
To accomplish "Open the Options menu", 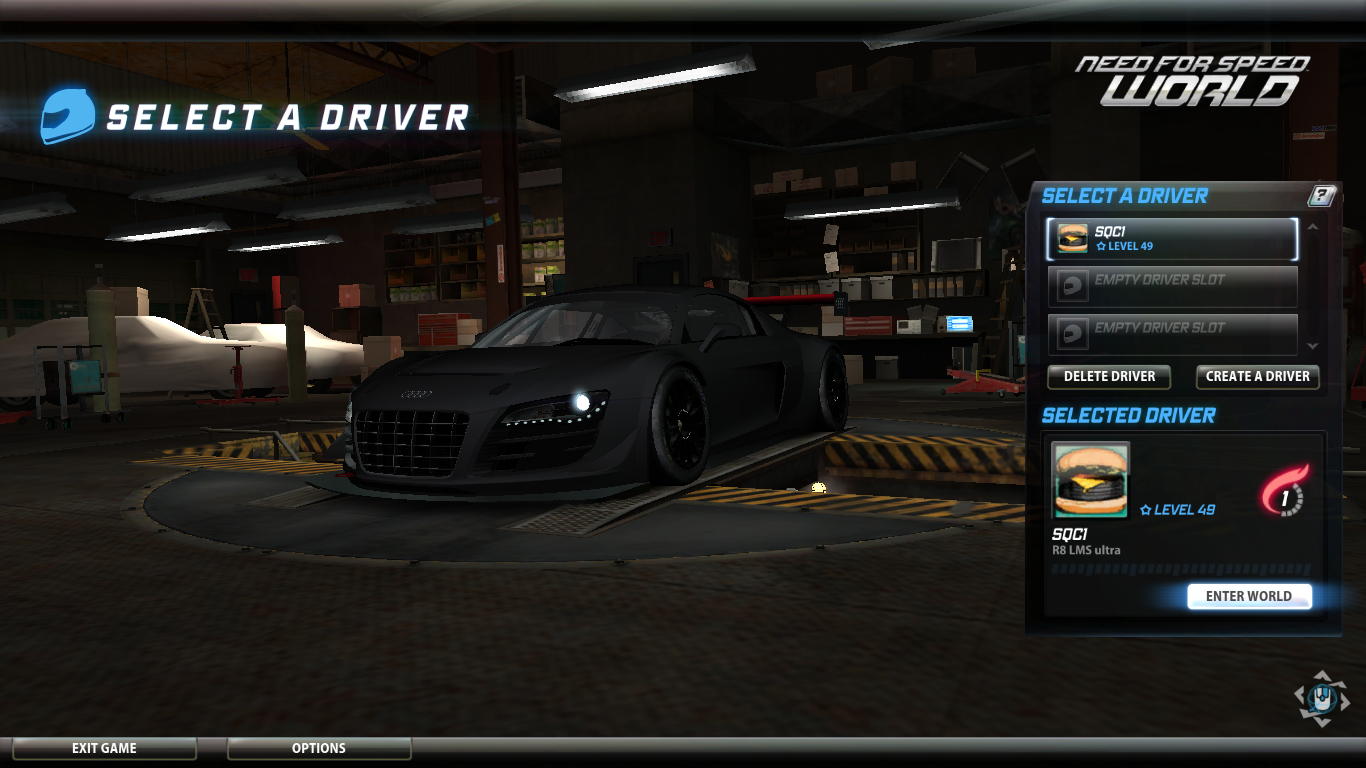I will 319,748.
